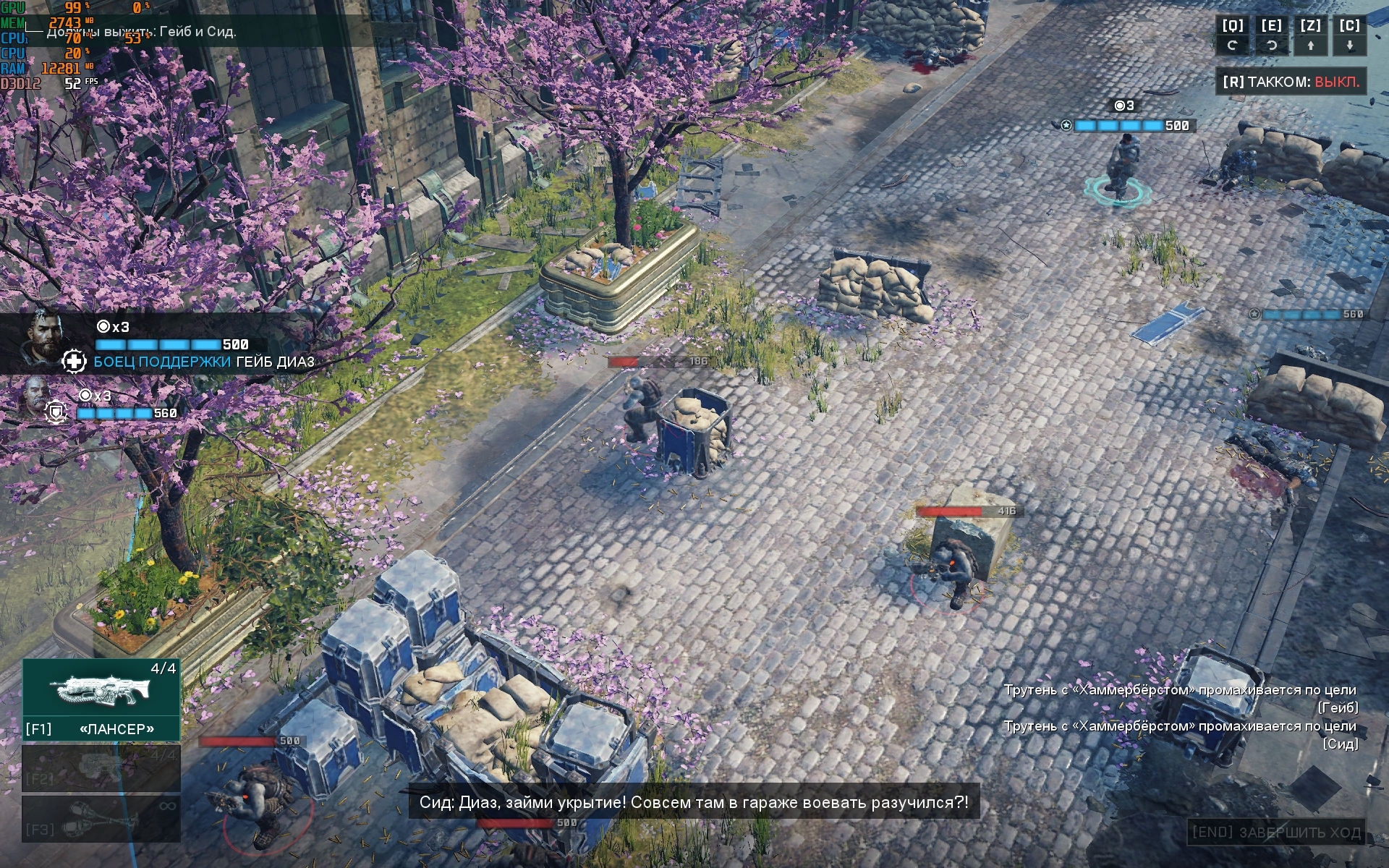Click the down arrow camera button

pos(1349,46)
